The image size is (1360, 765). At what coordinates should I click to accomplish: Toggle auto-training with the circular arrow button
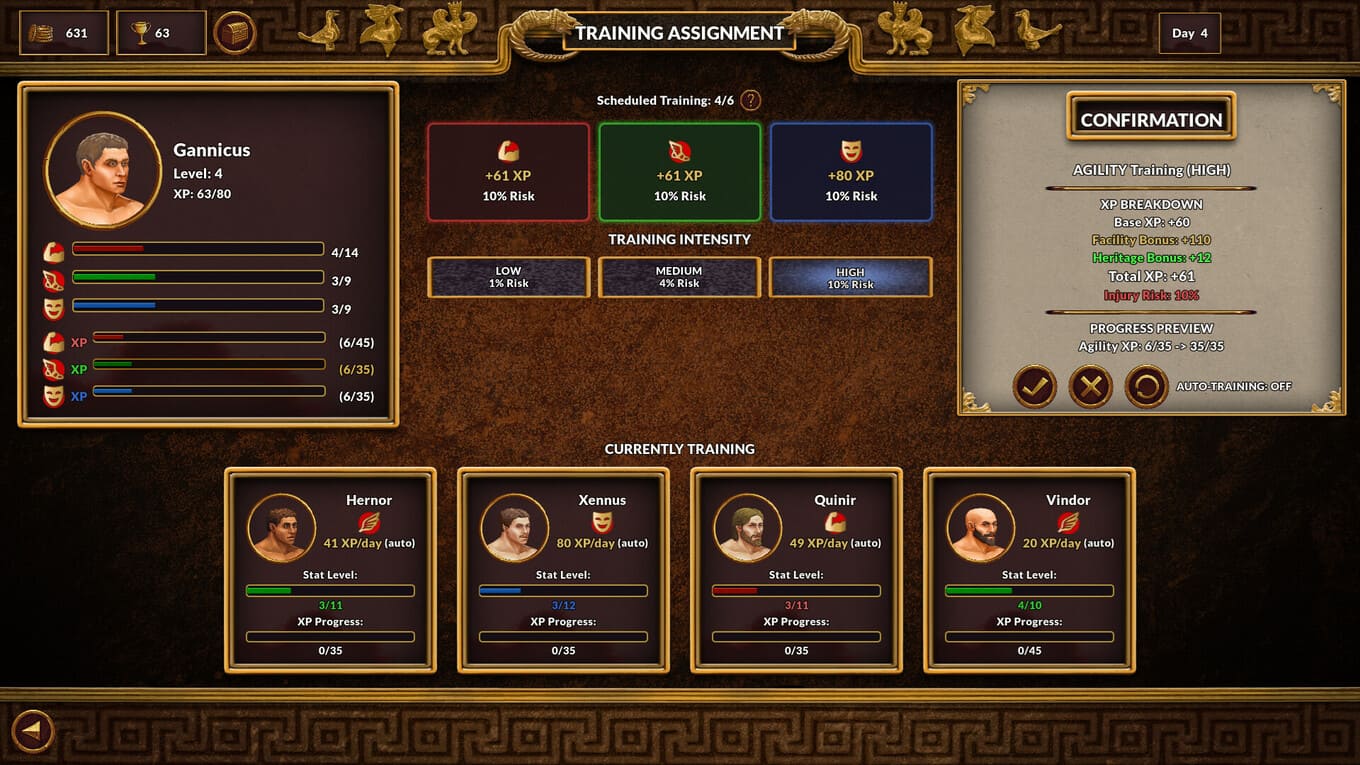(1146, 386)
